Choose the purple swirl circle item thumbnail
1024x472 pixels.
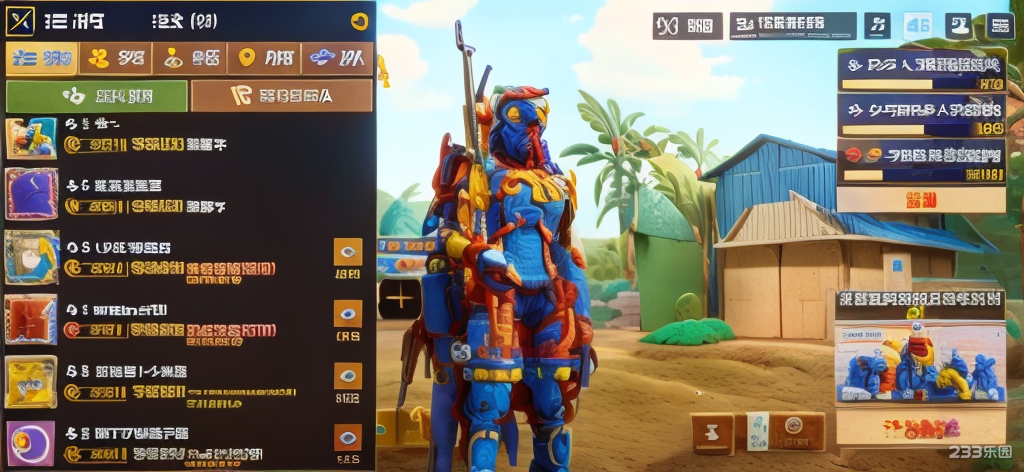point(31,443)
